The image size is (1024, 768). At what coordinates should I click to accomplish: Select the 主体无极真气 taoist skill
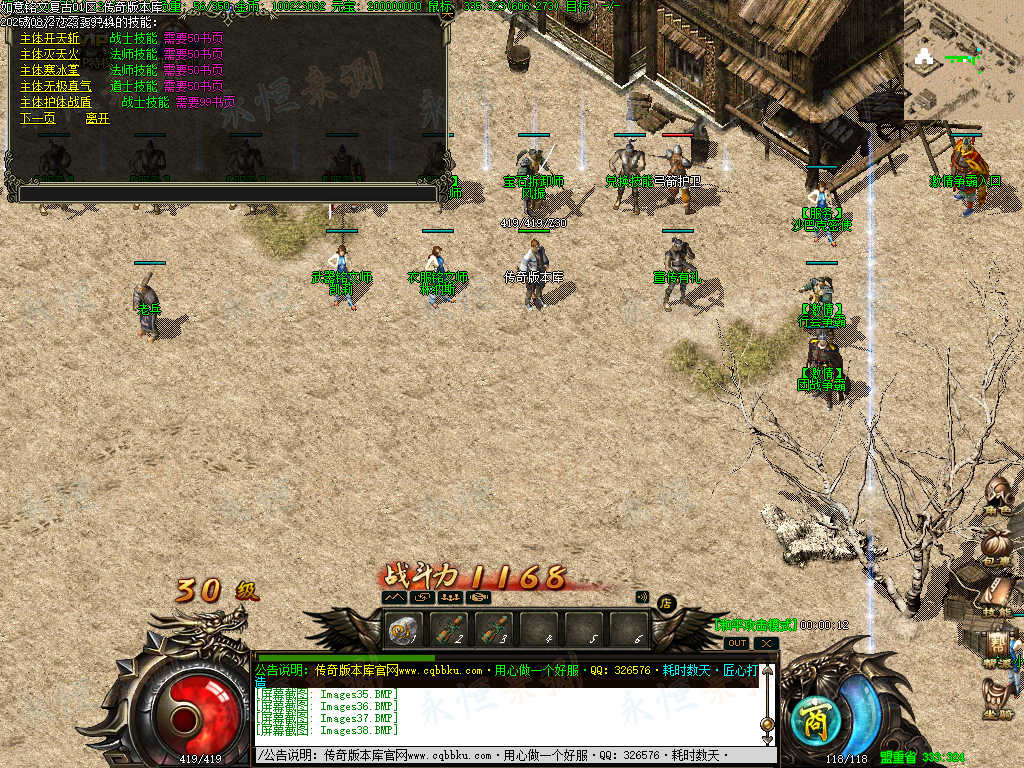coord(55,86)
